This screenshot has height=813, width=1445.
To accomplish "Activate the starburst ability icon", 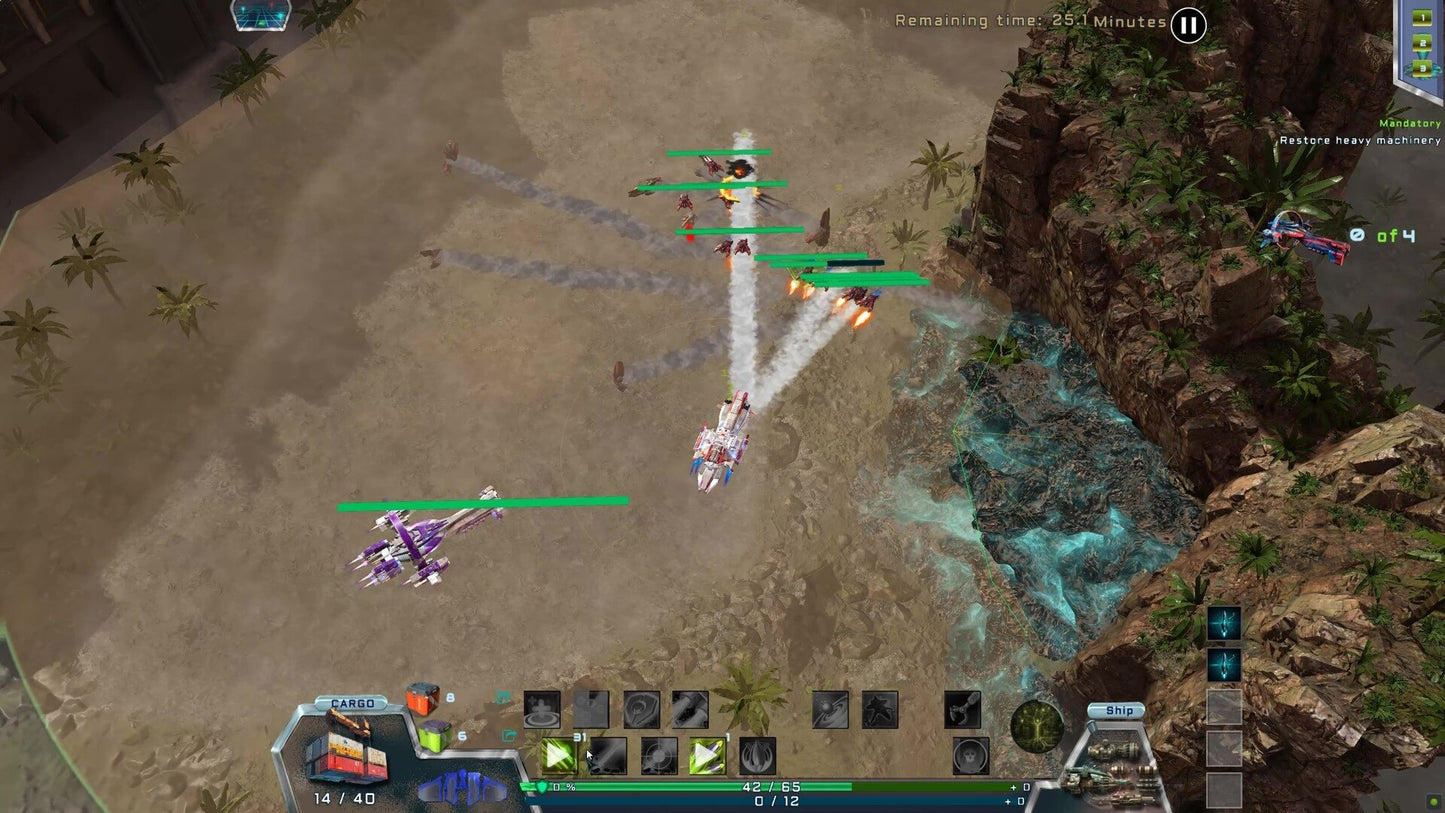I will [x=880, y=710].
